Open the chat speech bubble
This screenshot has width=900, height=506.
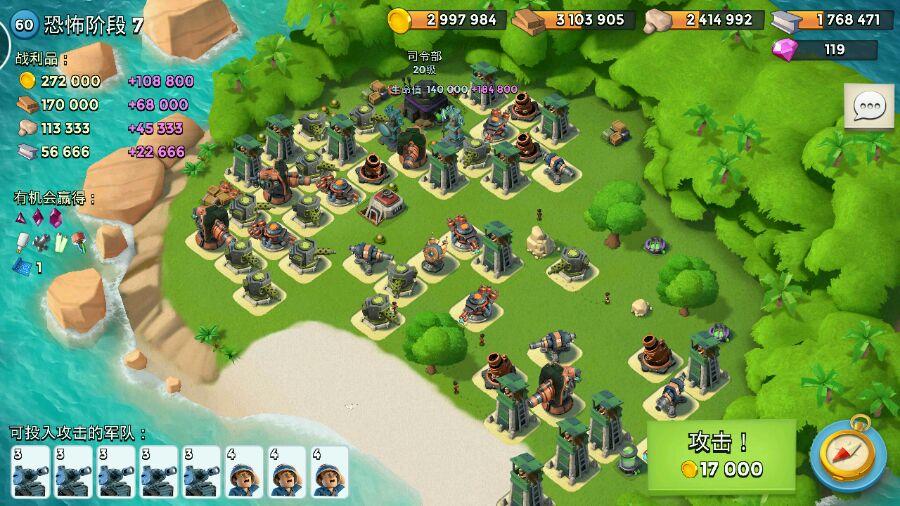pyautogui.click(x=868, y=106)
